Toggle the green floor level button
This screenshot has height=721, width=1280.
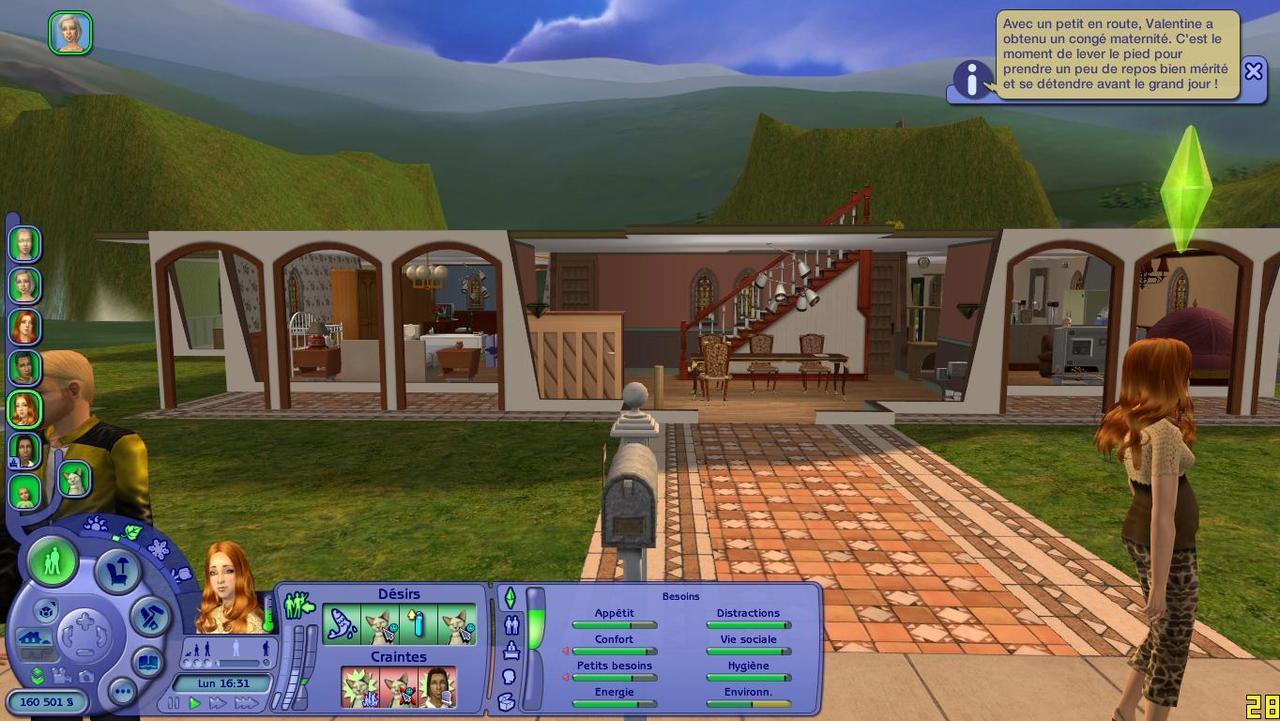[x=37, y=677]
